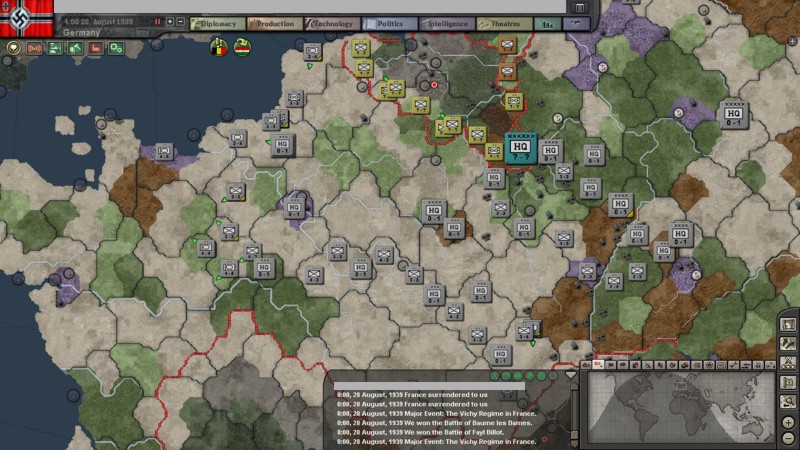Open the Diplomacy tab

214,23
